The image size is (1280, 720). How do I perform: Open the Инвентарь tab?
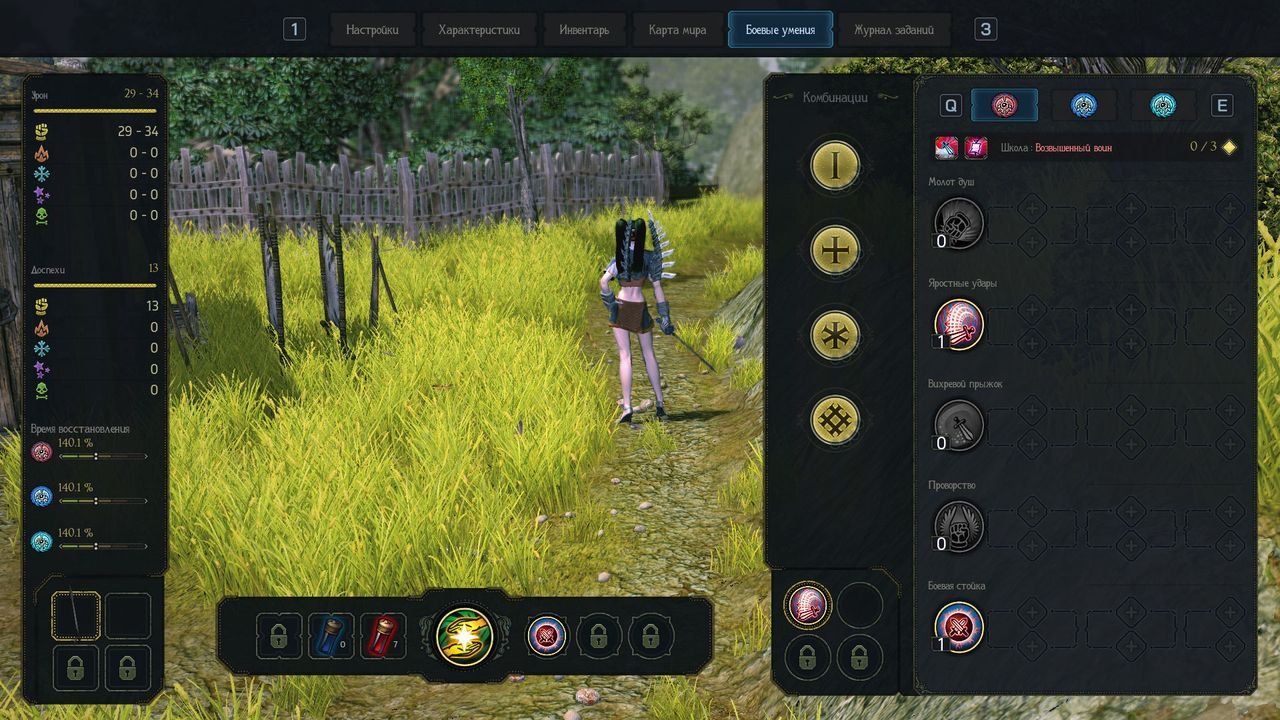584,30
